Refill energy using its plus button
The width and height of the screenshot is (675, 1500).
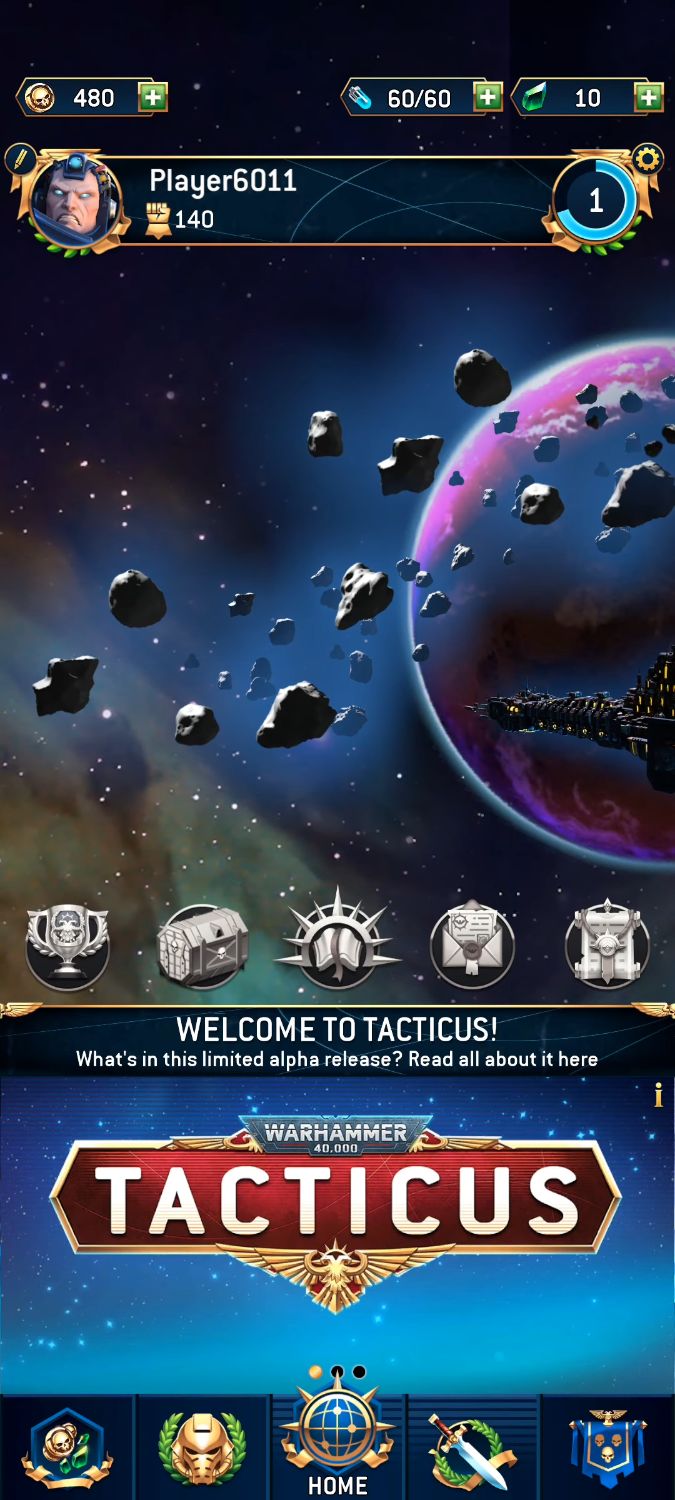click(487, 97)
